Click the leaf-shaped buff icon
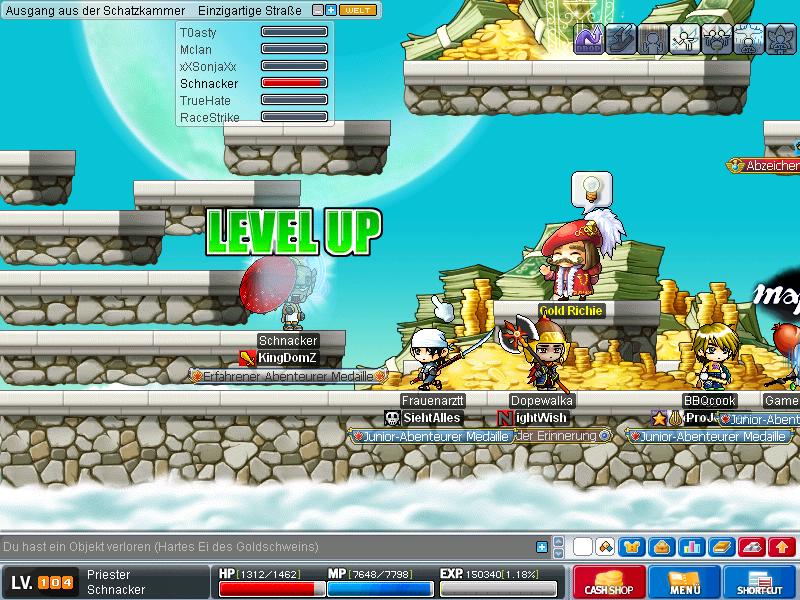800x600 pixels. point(780,39)
